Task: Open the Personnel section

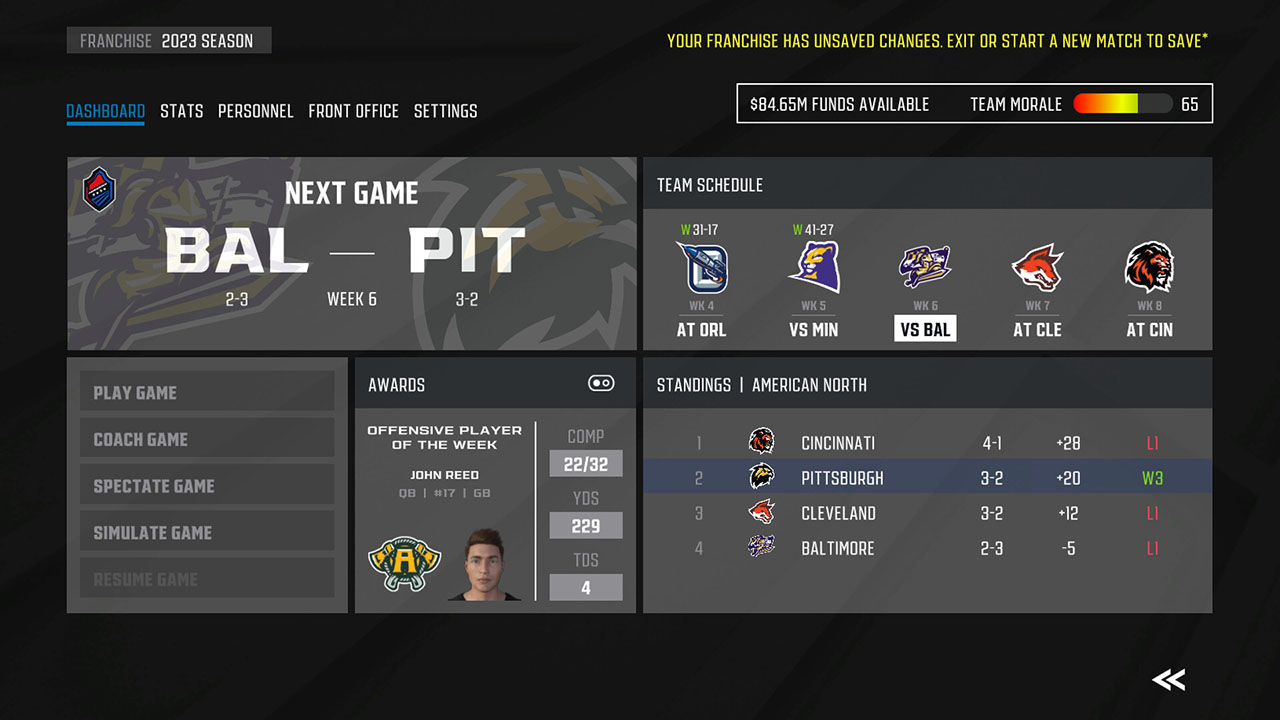Action: [256, 111]
